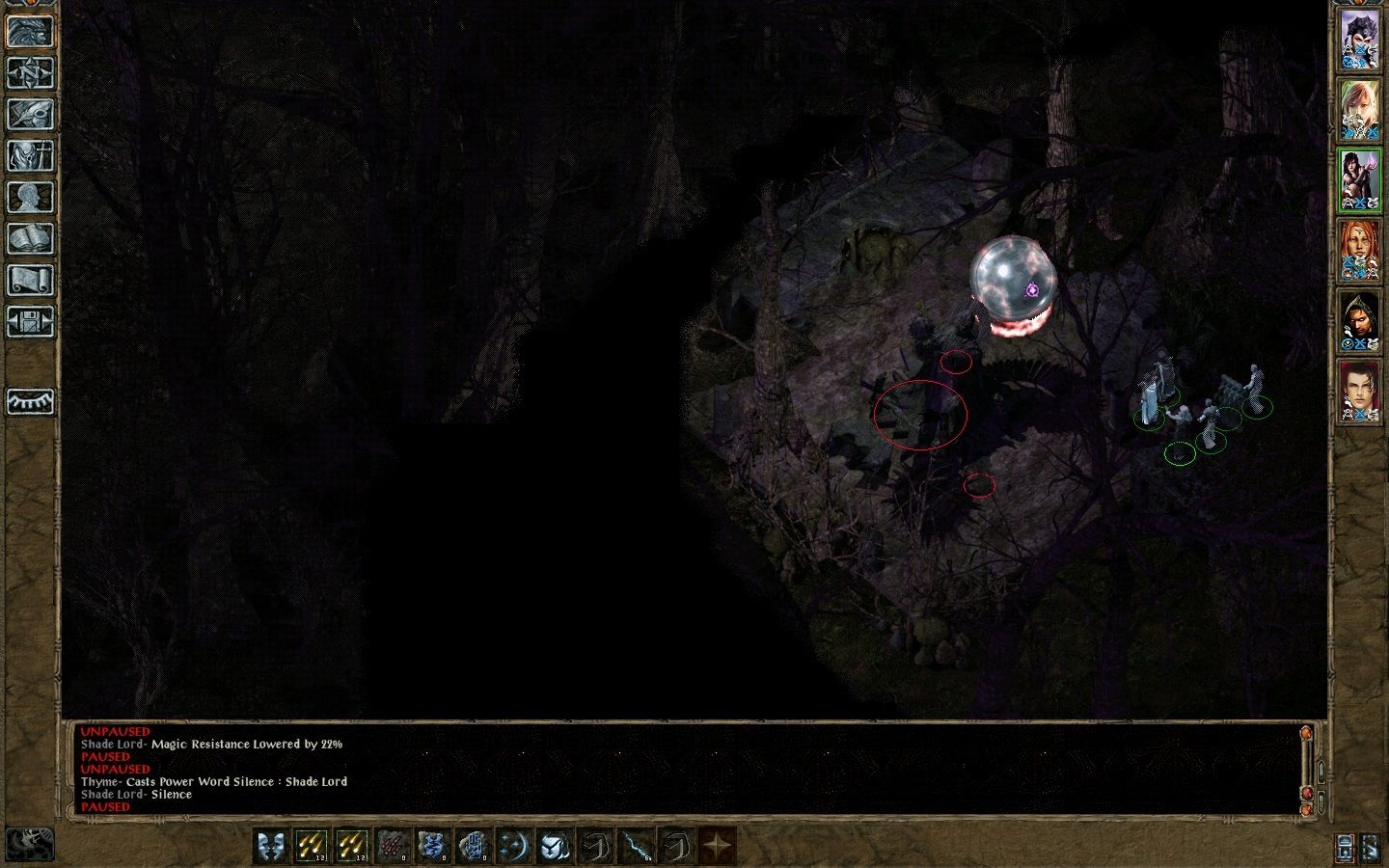
Task: Open the options menu with the floppy-disk button
Action: click(30, 321)
